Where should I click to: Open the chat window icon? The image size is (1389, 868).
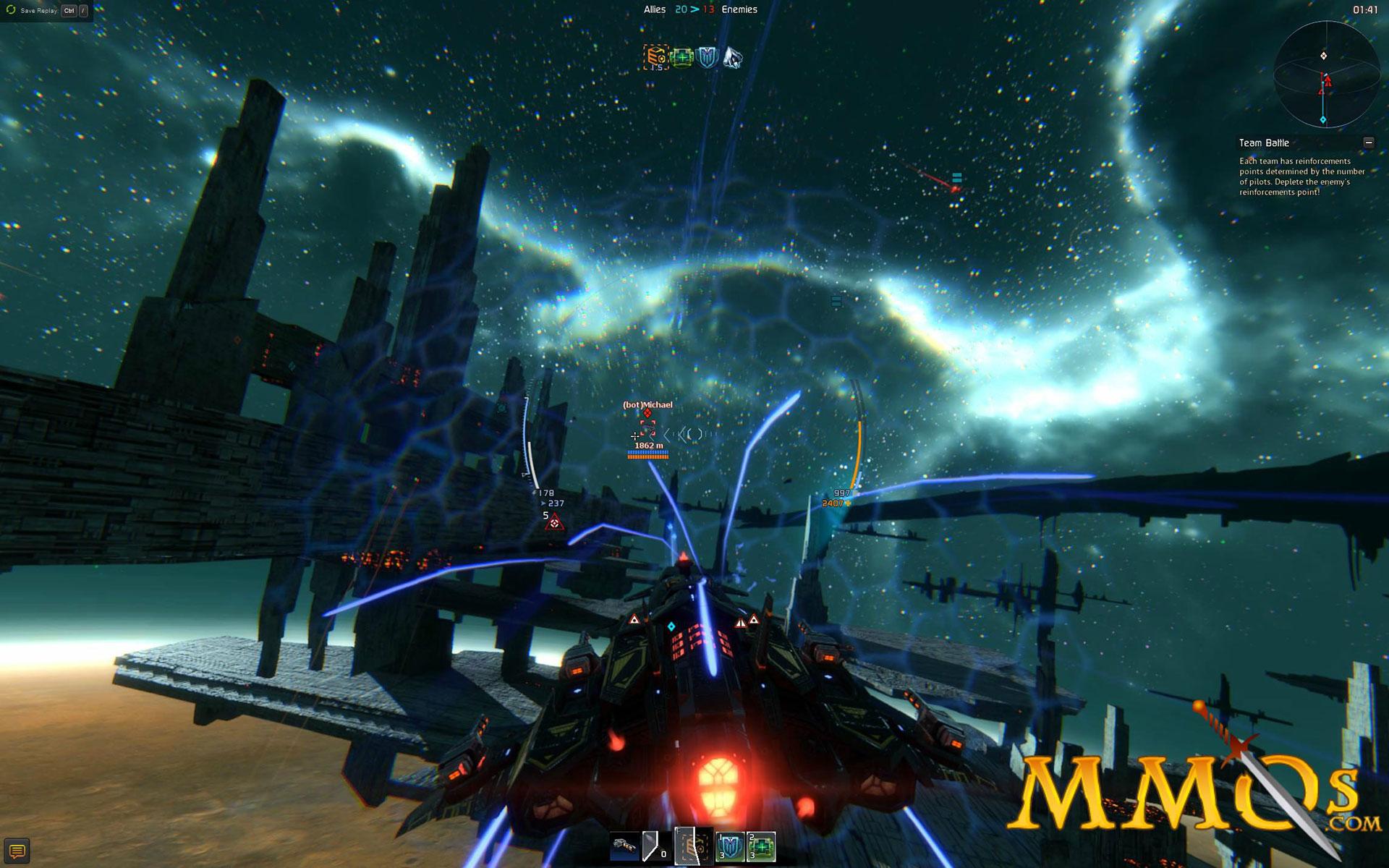coord(18,851)
